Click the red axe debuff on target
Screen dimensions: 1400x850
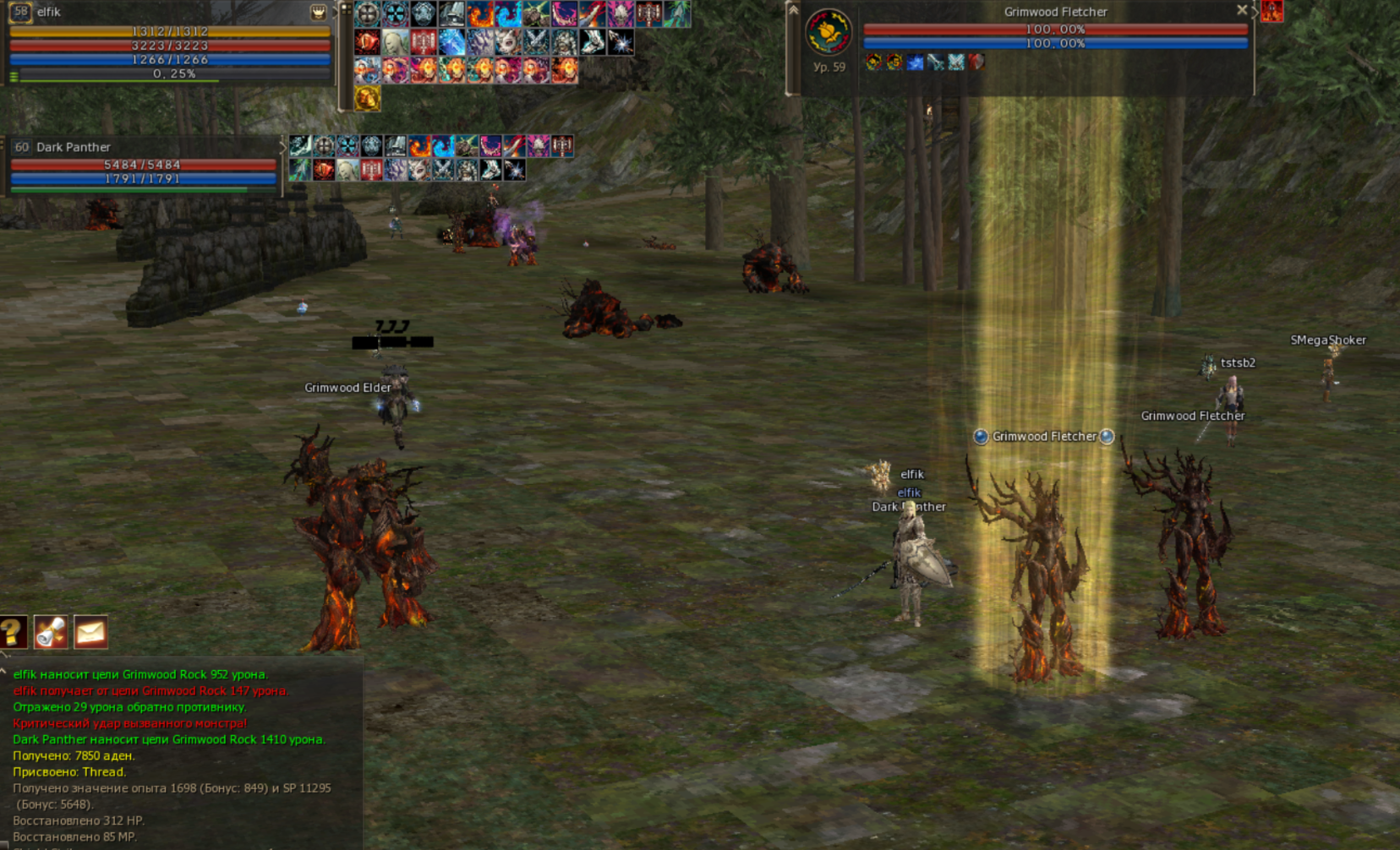click(x=976, y=62)
